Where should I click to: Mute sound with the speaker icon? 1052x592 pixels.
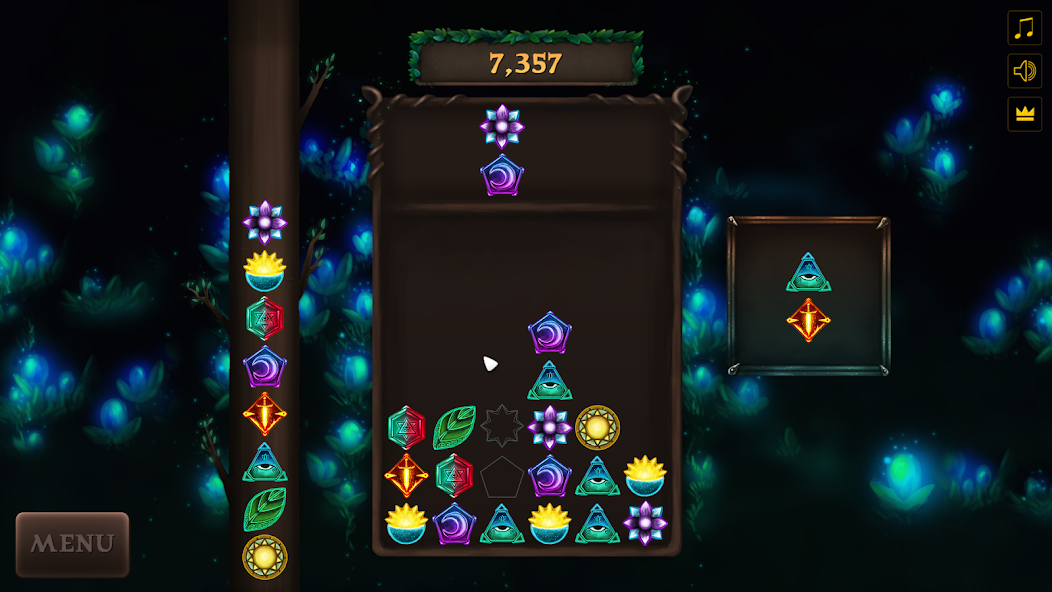pos(1024,71)
